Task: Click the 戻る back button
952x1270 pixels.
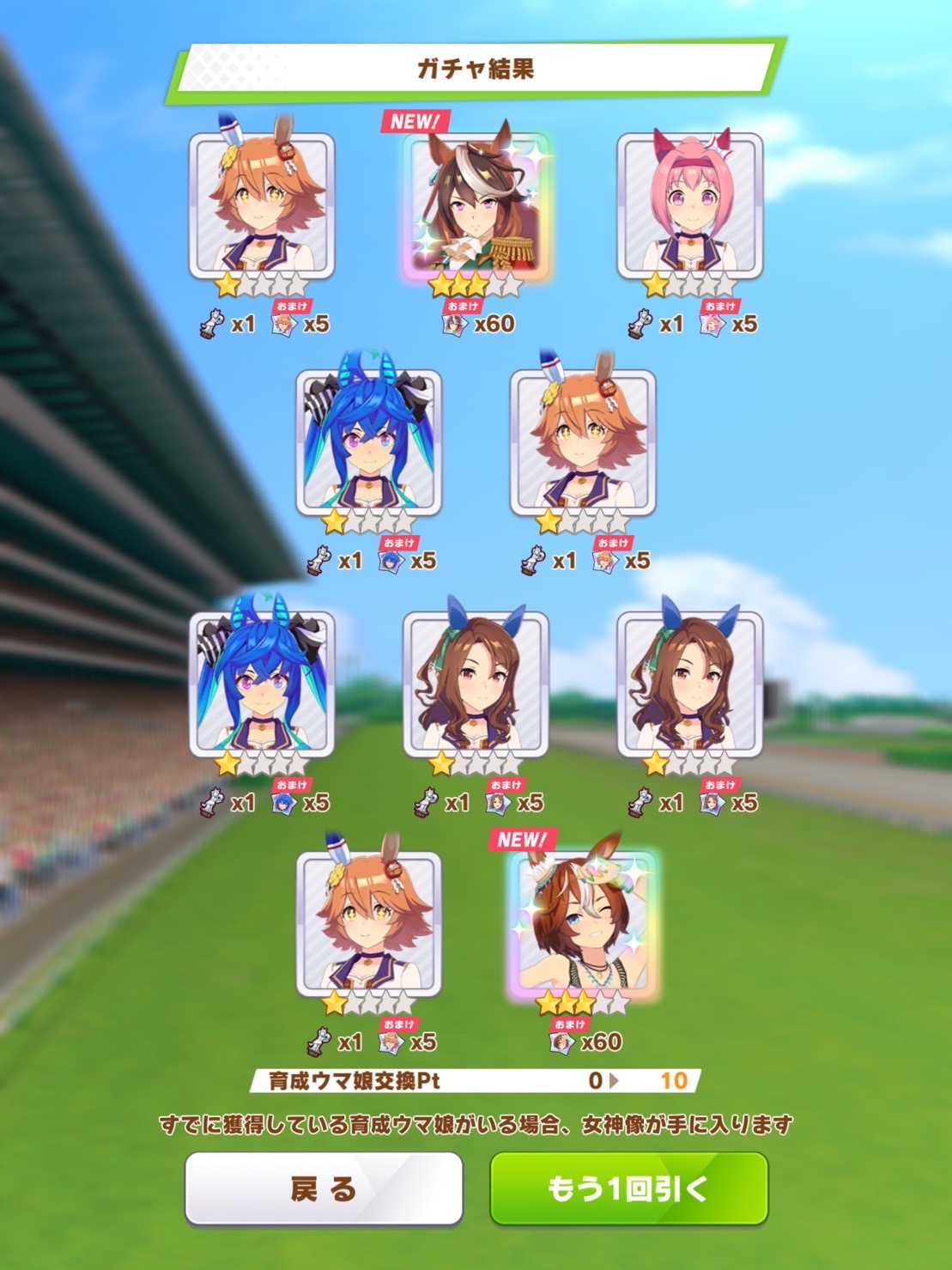Action: pyautogui.click(x=324, y=1188)
